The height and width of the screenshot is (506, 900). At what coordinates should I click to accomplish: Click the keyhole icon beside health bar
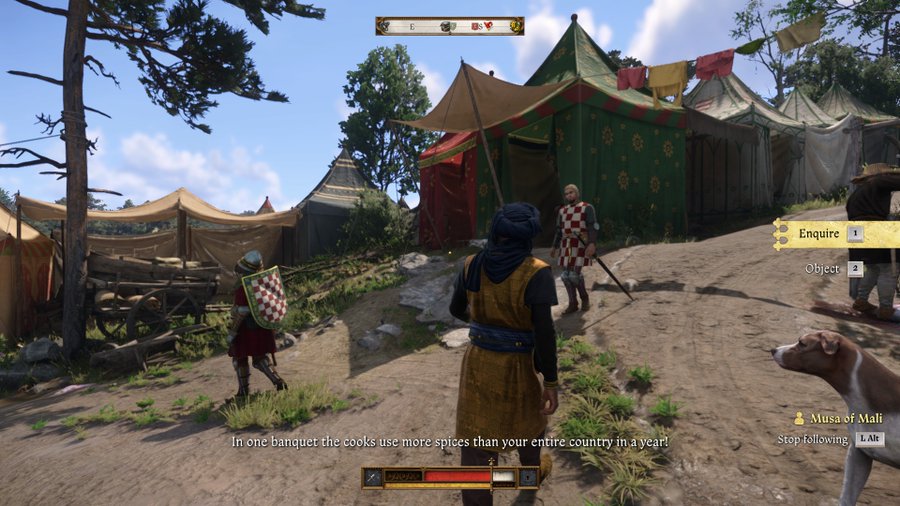527,477
